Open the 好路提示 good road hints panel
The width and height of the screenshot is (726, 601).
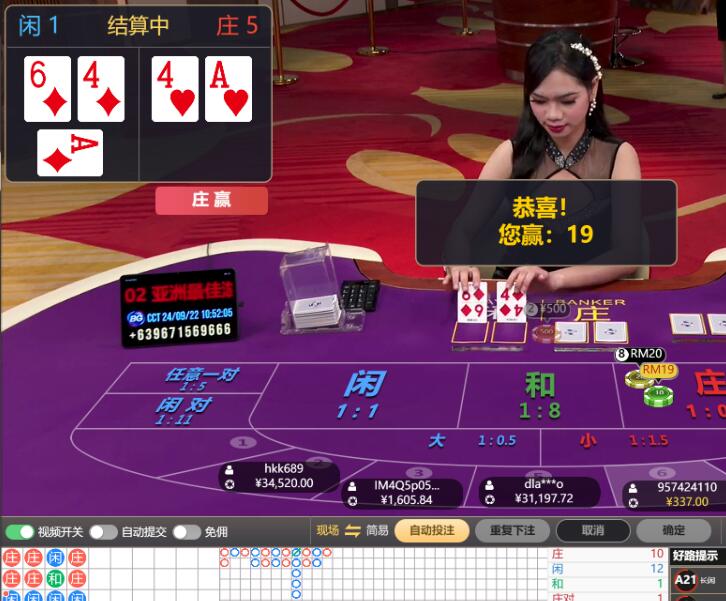[x=694, y=556]
